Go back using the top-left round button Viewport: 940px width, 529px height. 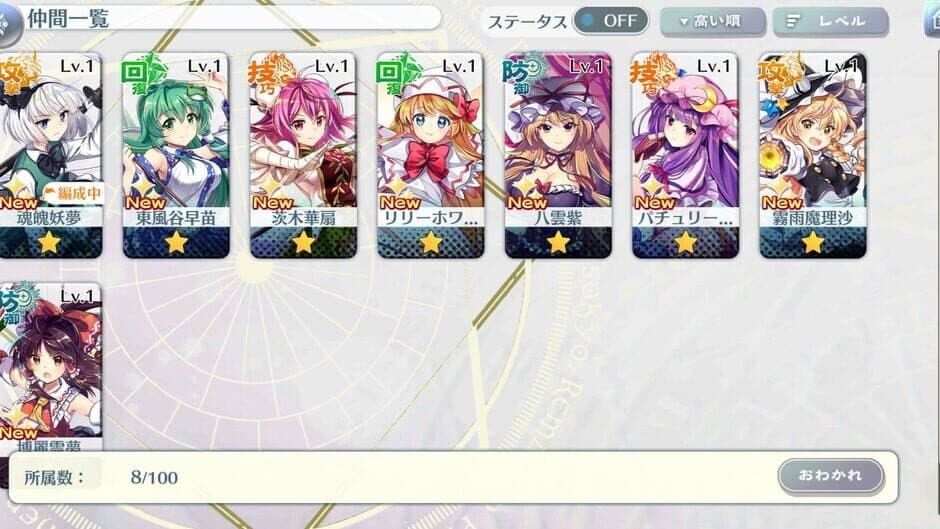[8, 26]
